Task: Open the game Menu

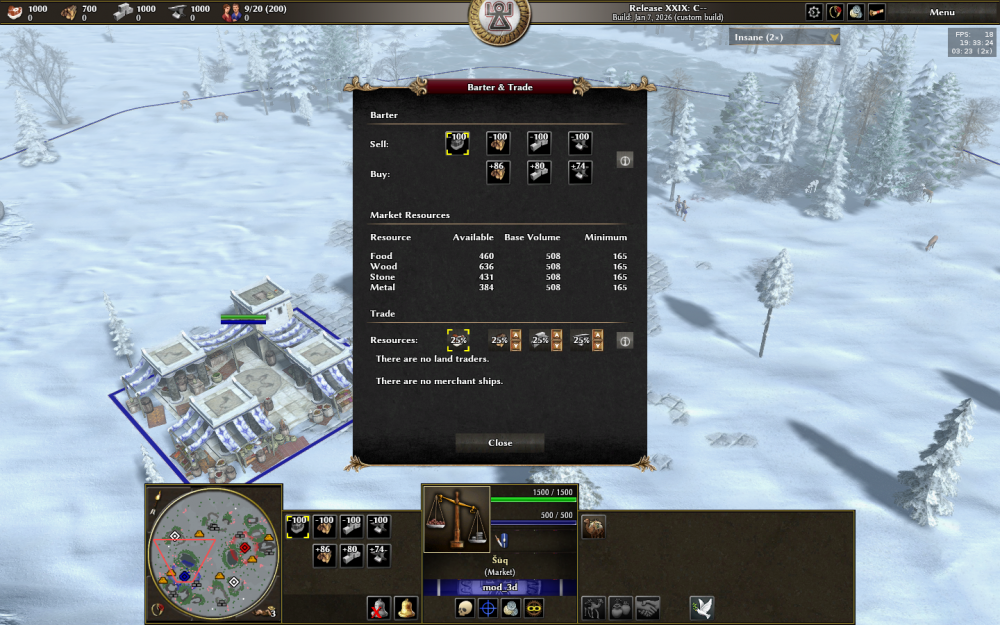Action: click(x=942, y=12)
